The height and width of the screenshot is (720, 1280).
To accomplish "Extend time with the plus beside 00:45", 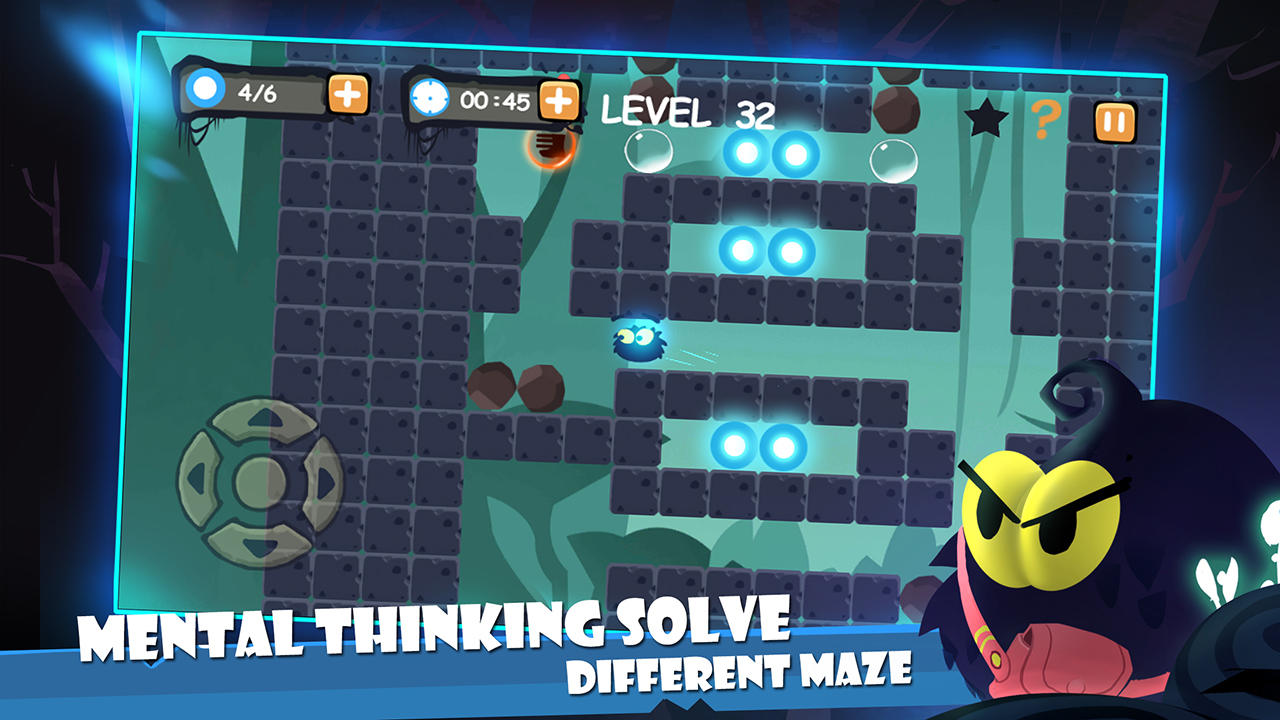I will [560, 99].
